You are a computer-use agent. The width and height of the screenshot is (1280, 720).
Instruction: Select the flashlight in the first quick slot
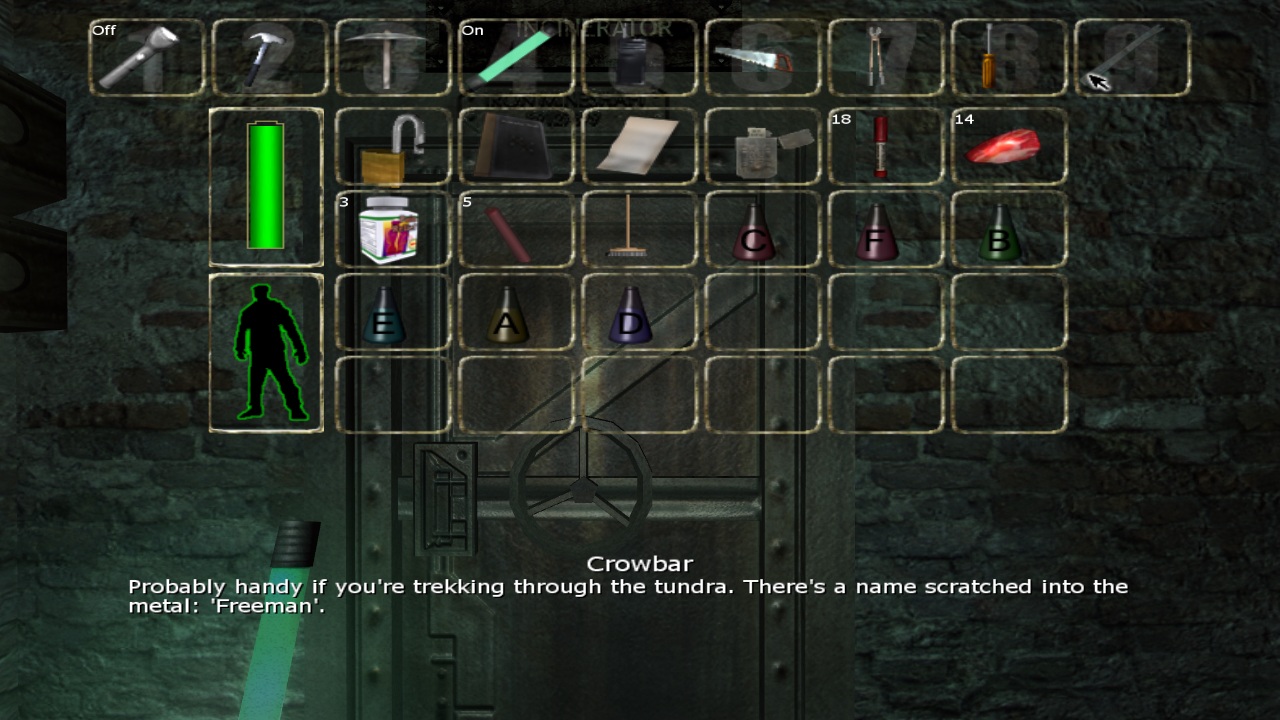click(146, 58)
